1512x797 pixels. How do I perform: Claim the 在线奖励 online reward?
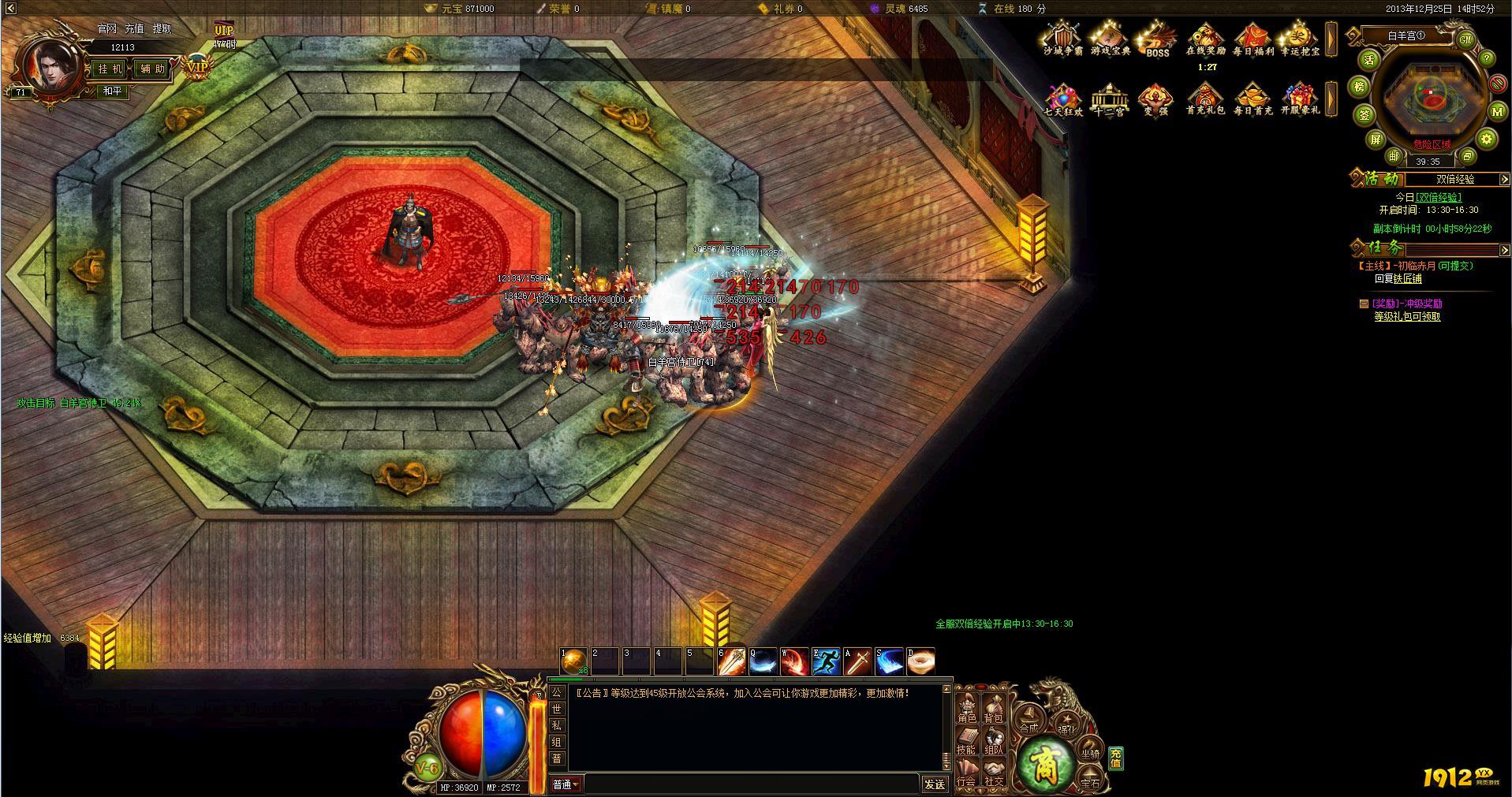point(1205,39)
